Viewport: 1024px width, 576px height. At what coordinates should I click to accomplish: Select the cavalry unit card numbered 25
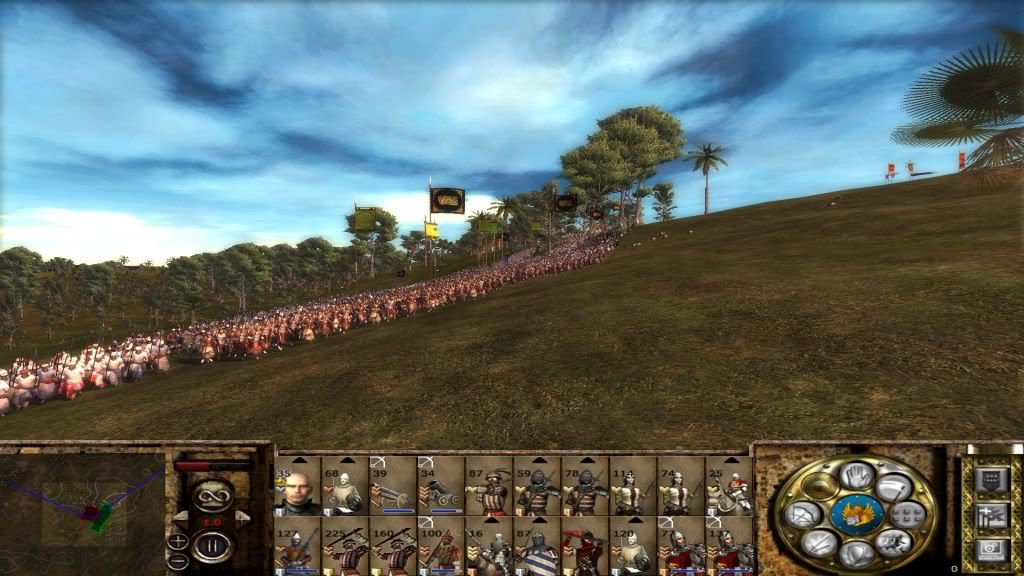click(730, 487)
